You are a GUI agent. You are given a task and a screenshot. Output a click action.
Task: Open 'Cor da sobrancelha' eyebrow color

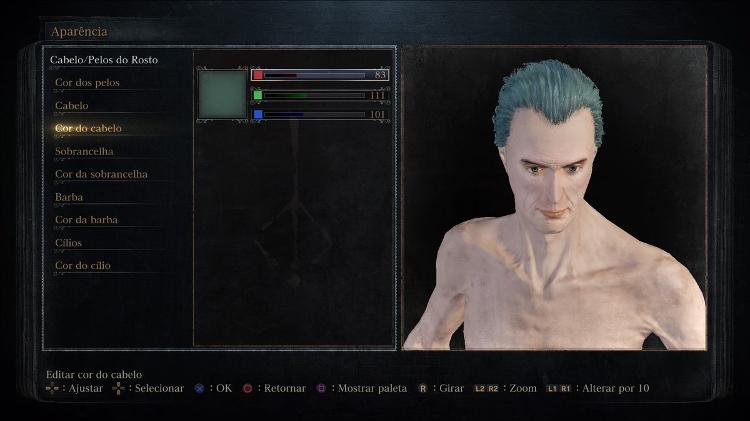(x=101, y=174)
